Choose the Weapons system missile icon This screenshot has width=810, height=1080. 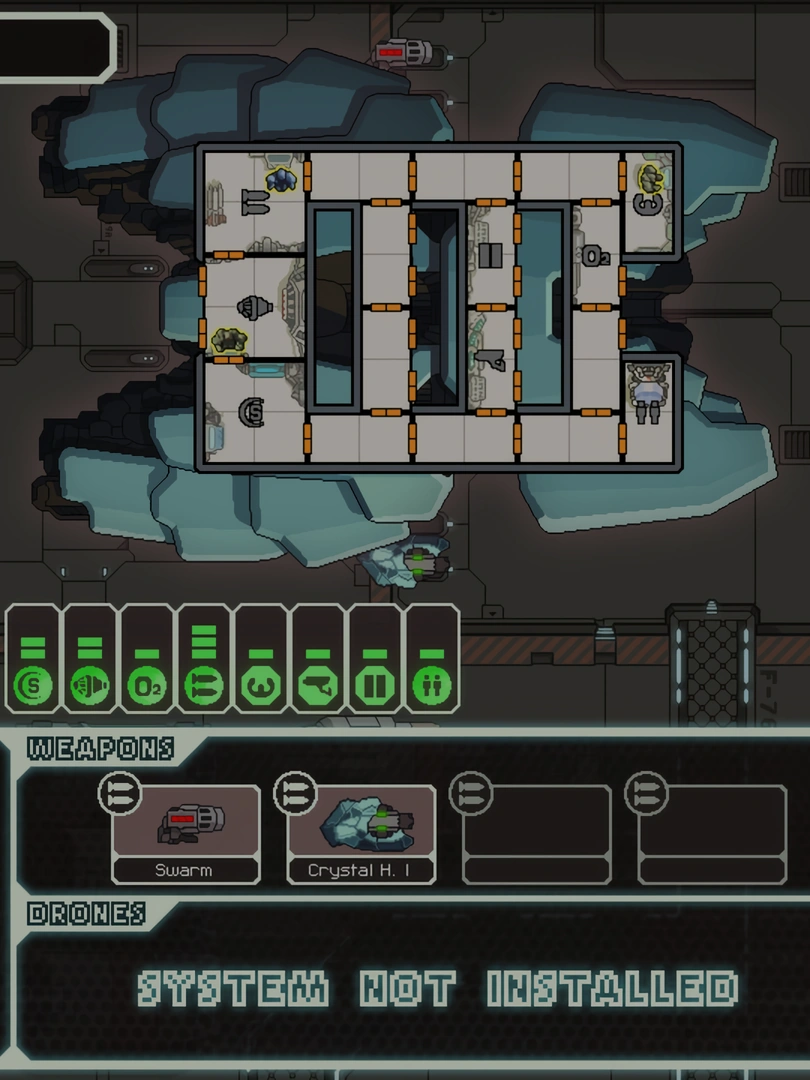(x=204, y=687)
